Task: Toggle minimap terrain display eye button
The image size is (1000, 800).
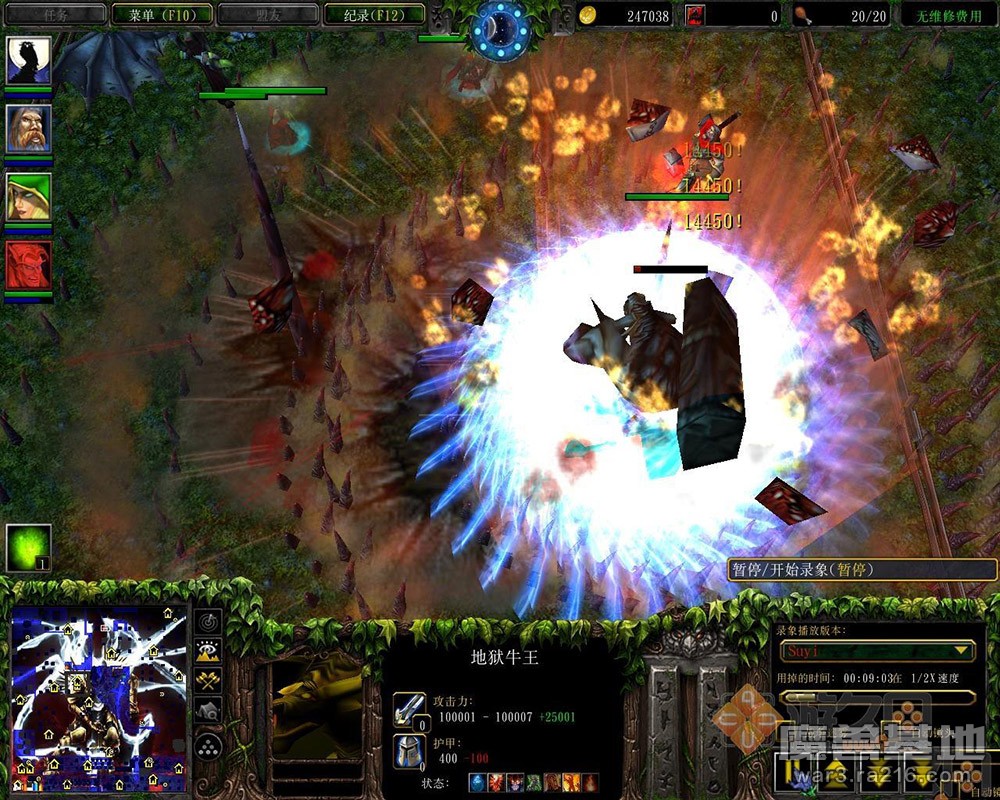Action: [x=208, y=652]
